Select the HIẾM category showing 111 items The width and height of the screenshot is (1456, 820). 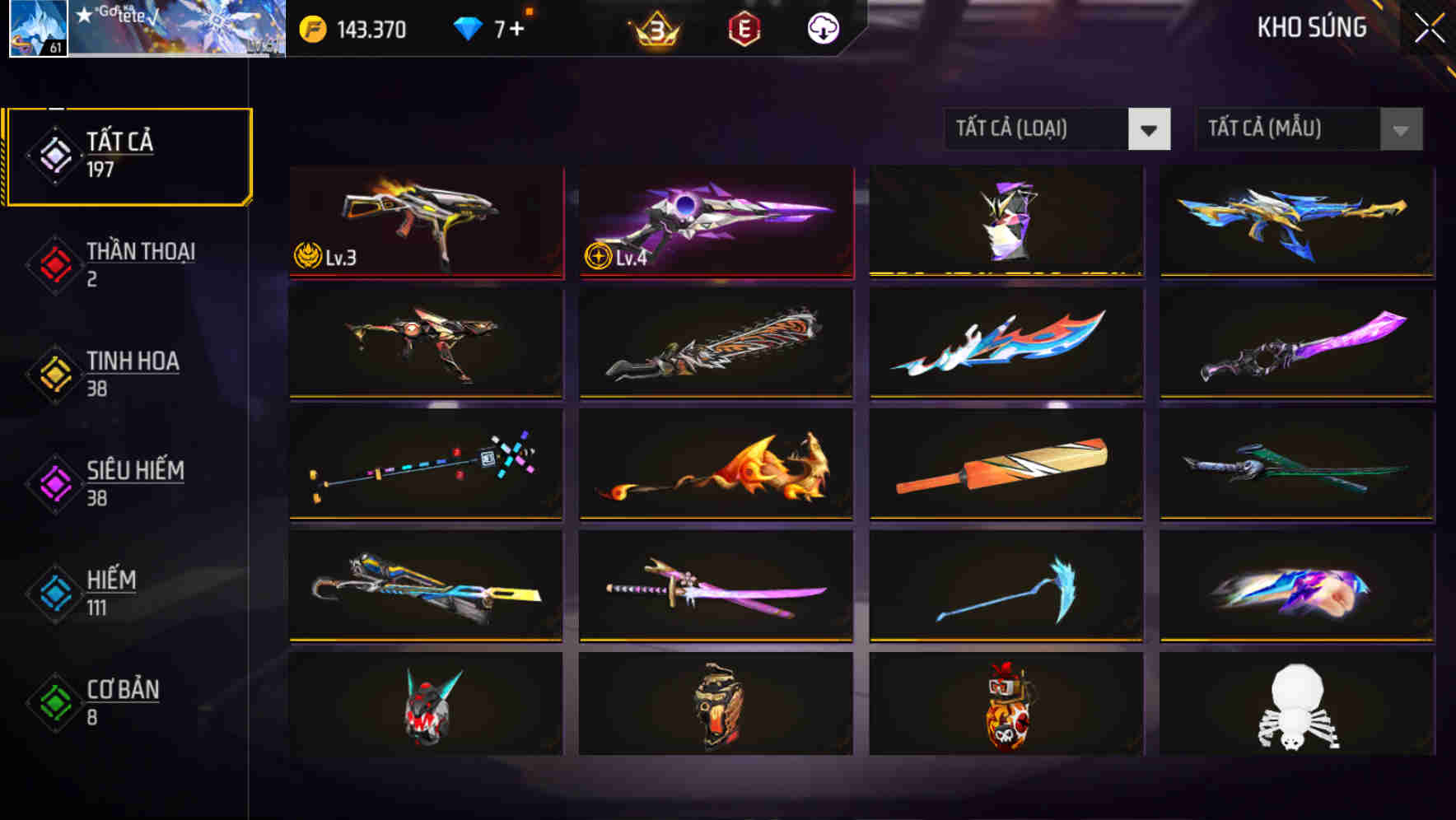pyautogui.click(x=110, y=591)
